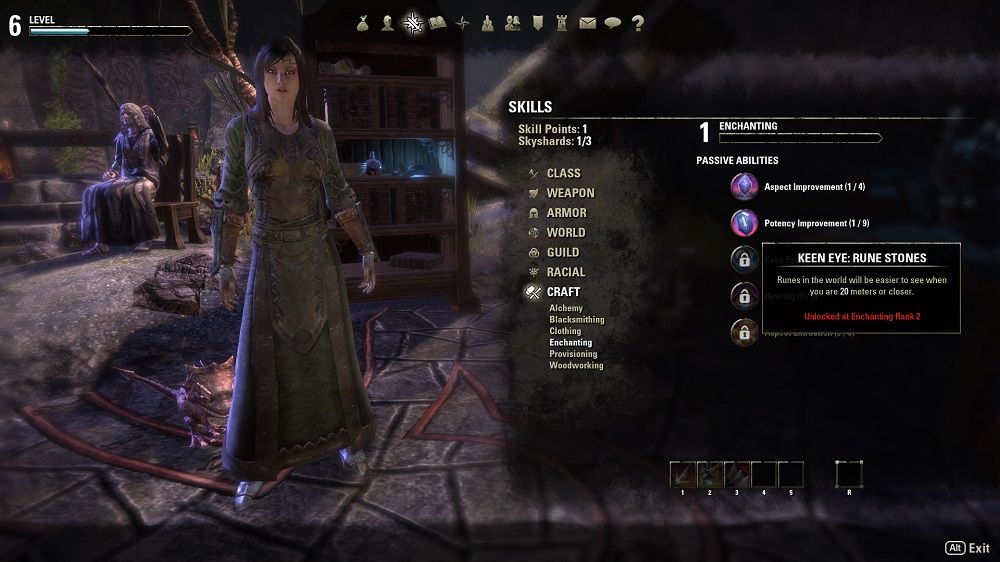Viewport: 1000px width, 562px height.
Task: Select the ability in hotbar slot 1
Action: coord(683,474)
